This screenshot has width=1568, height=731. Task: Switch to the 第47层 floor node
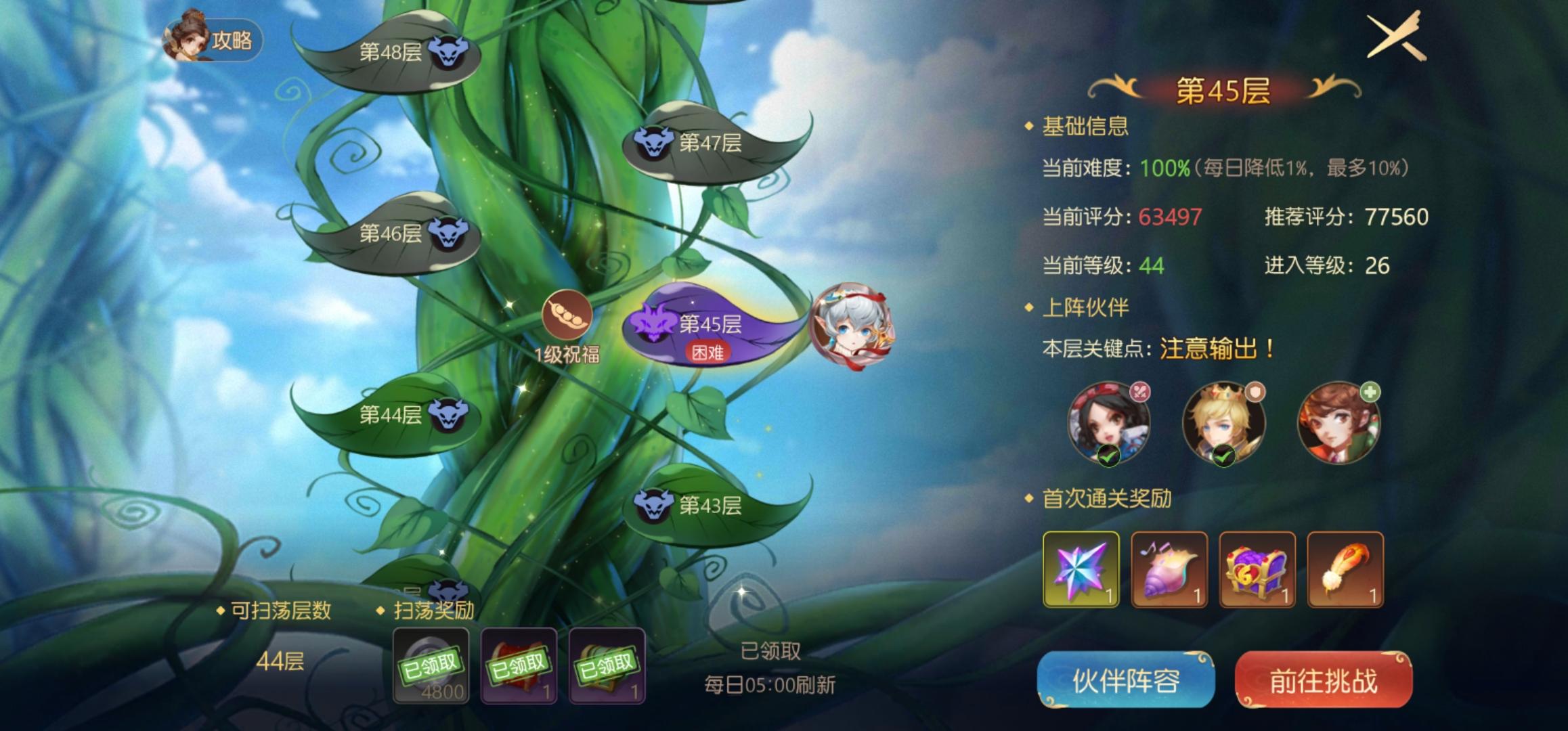coord(715,143)
